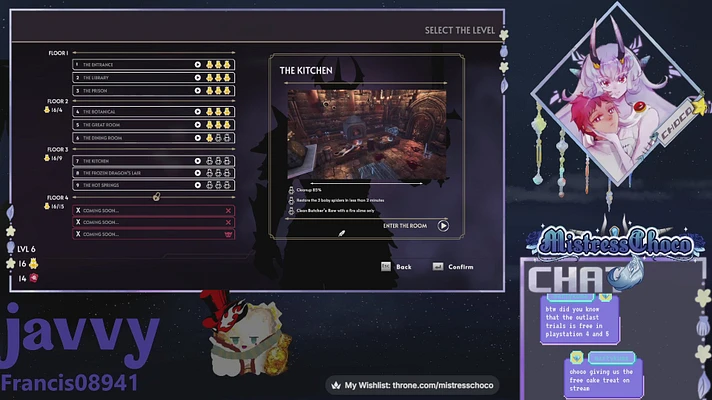Viewport: 712px width, 400px height.
Task: View The Kitchen preview image
Action: pyautogui.click(x=363, y=133)
